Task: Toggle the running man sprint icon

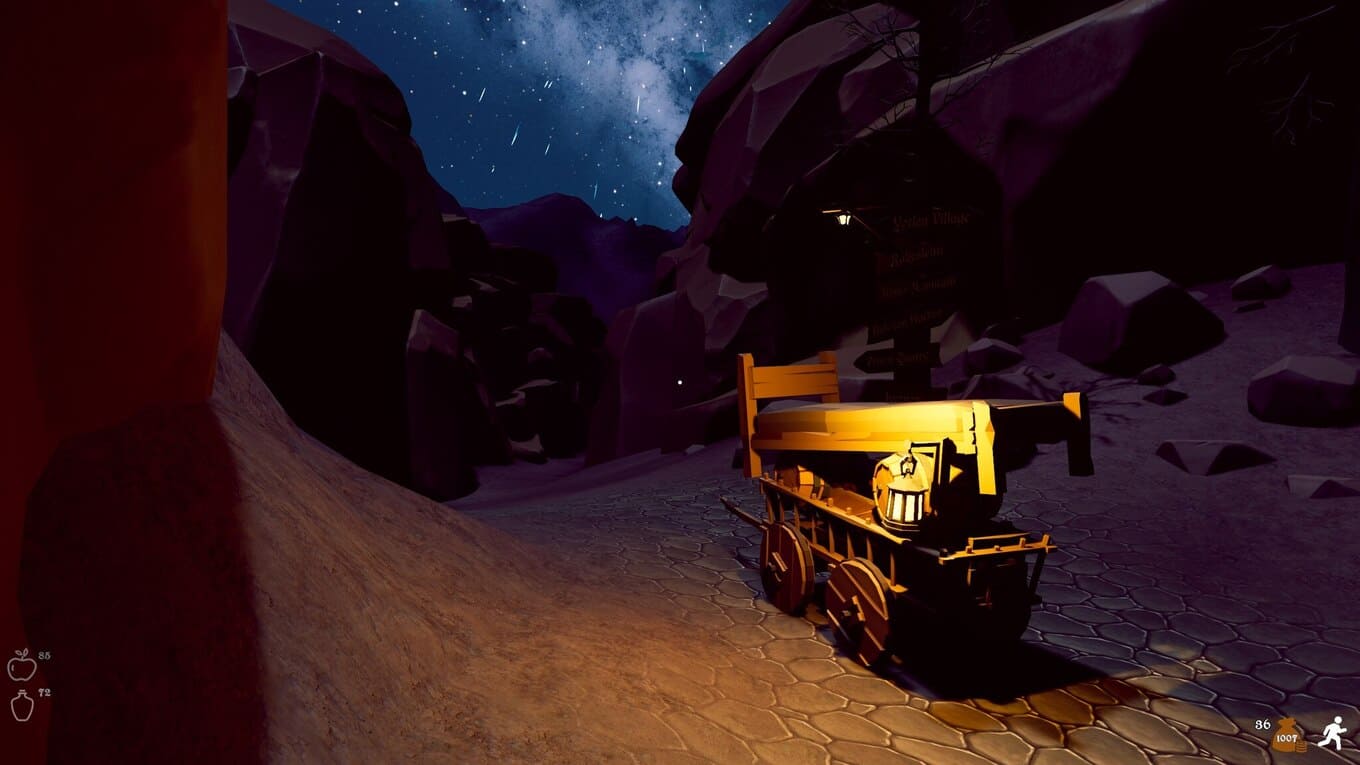Action: coord(1331,733)
